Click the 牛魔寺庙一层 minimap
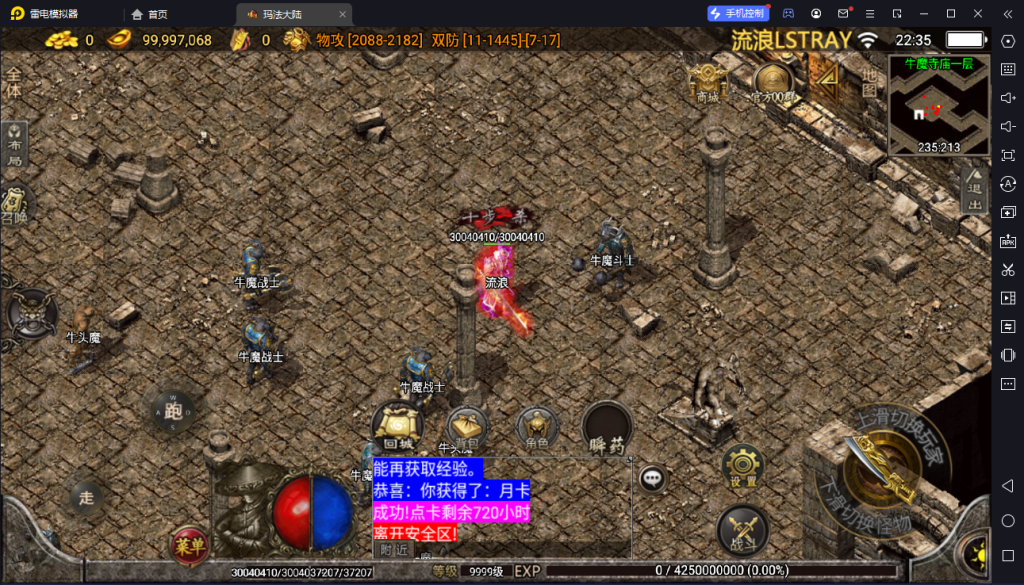Image resolution: width=1024 pixels, height=585 pixels. pos(938,105)
